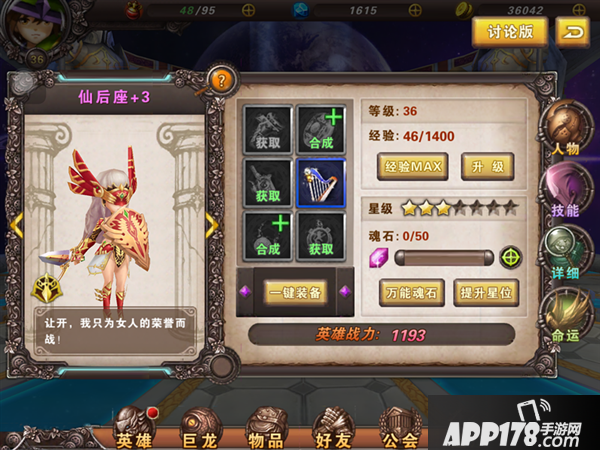The width and height of the screenshot is (600, 450).
Task: Choose the 万能魂石 button
Action: (412, 294)
